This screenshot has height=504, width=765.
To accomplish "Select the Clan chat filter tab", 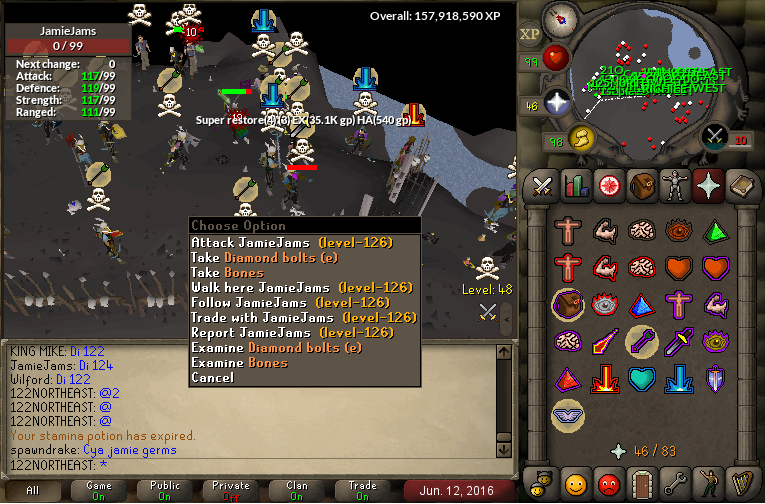I will coord(297,490).
